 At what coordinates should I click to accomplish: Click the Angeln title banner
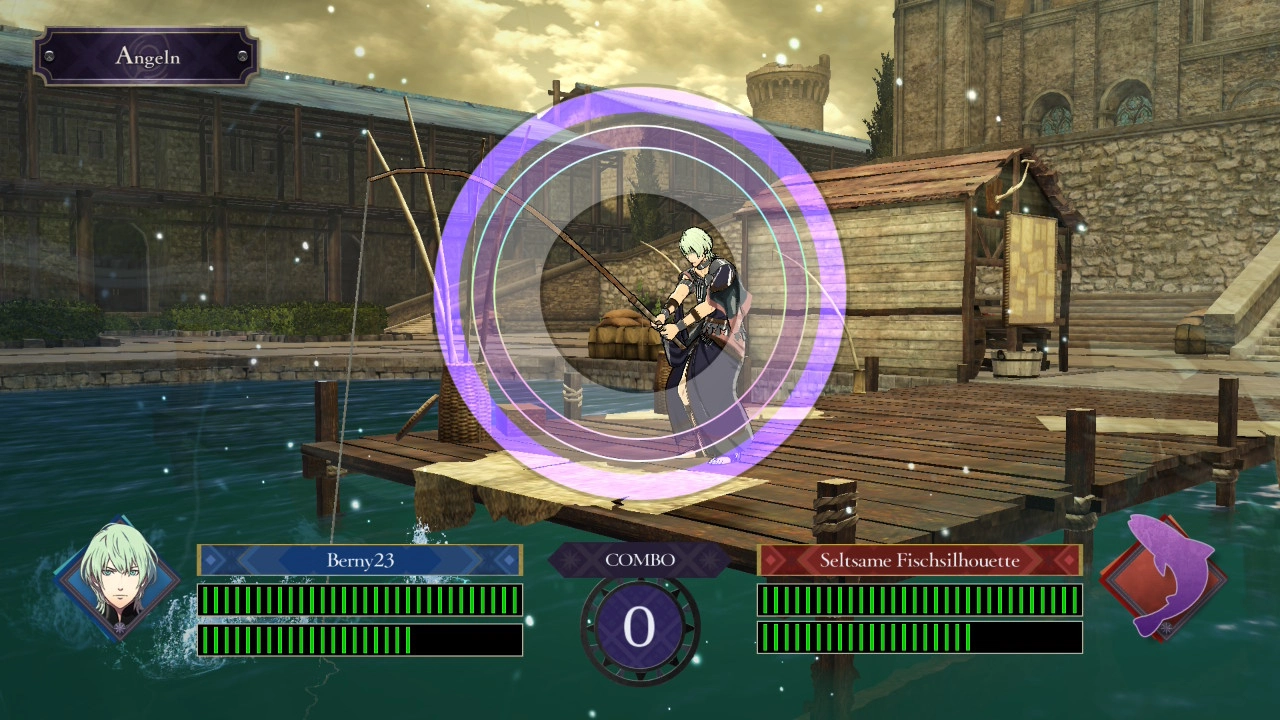pyautogui.click(x=147, y=56)
